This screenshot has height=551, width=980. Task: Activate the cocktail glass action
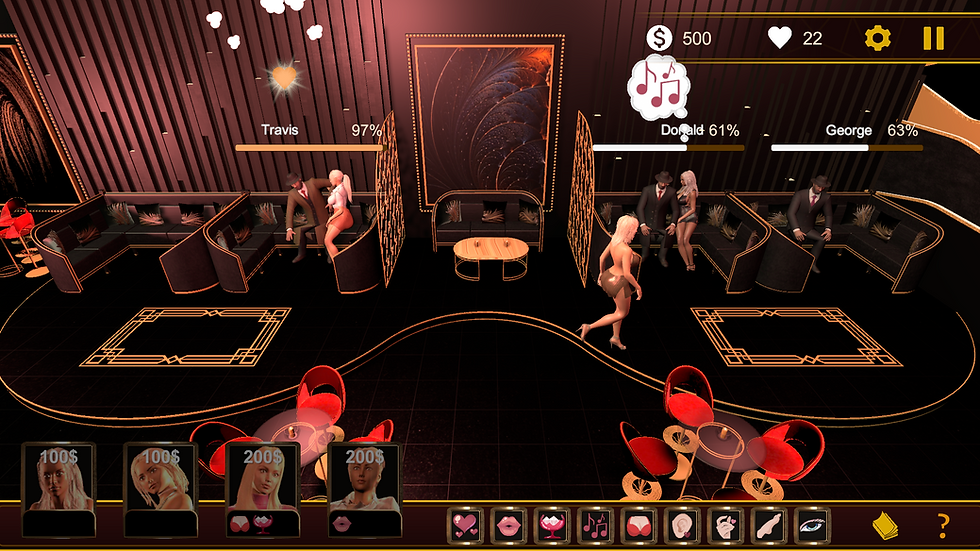(x=552, y=524)
